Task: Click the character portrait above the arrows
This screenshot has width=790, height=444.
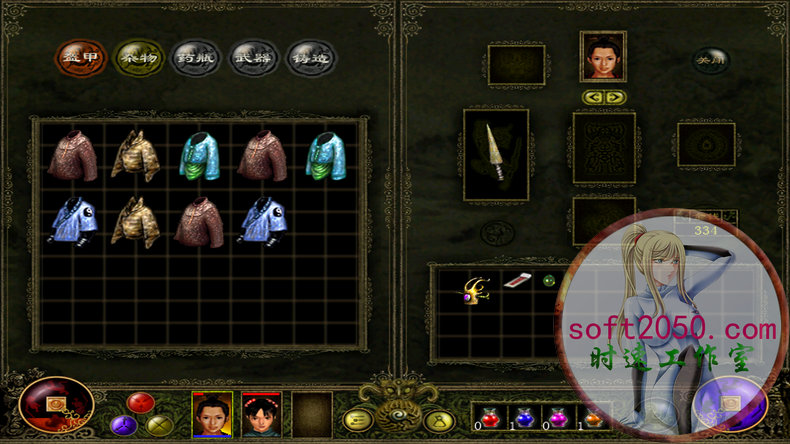Action: (x=603, y=56)
